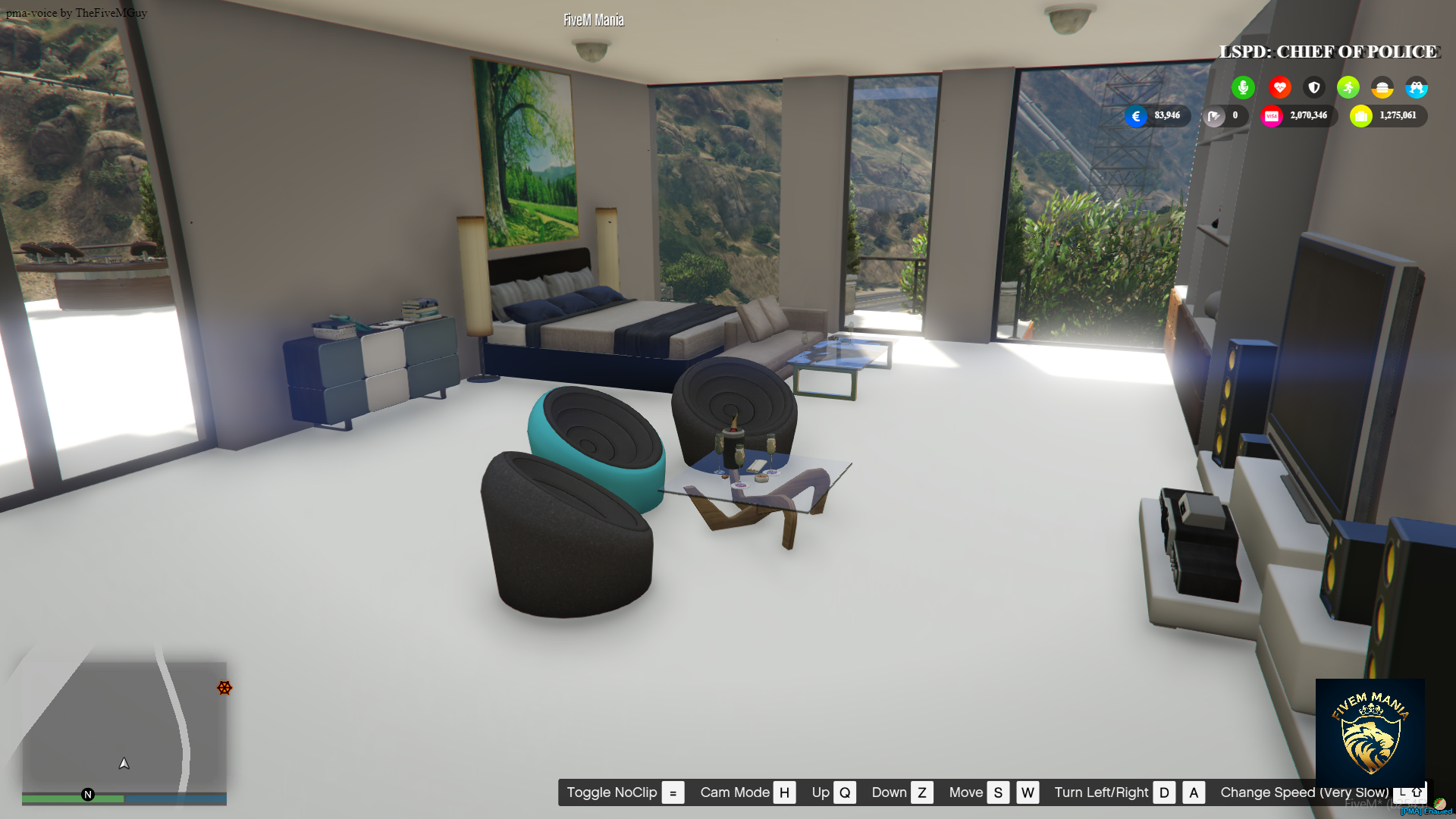Click the green running stamina icon
1456x819 pixels.
(x=1348, y=87)
